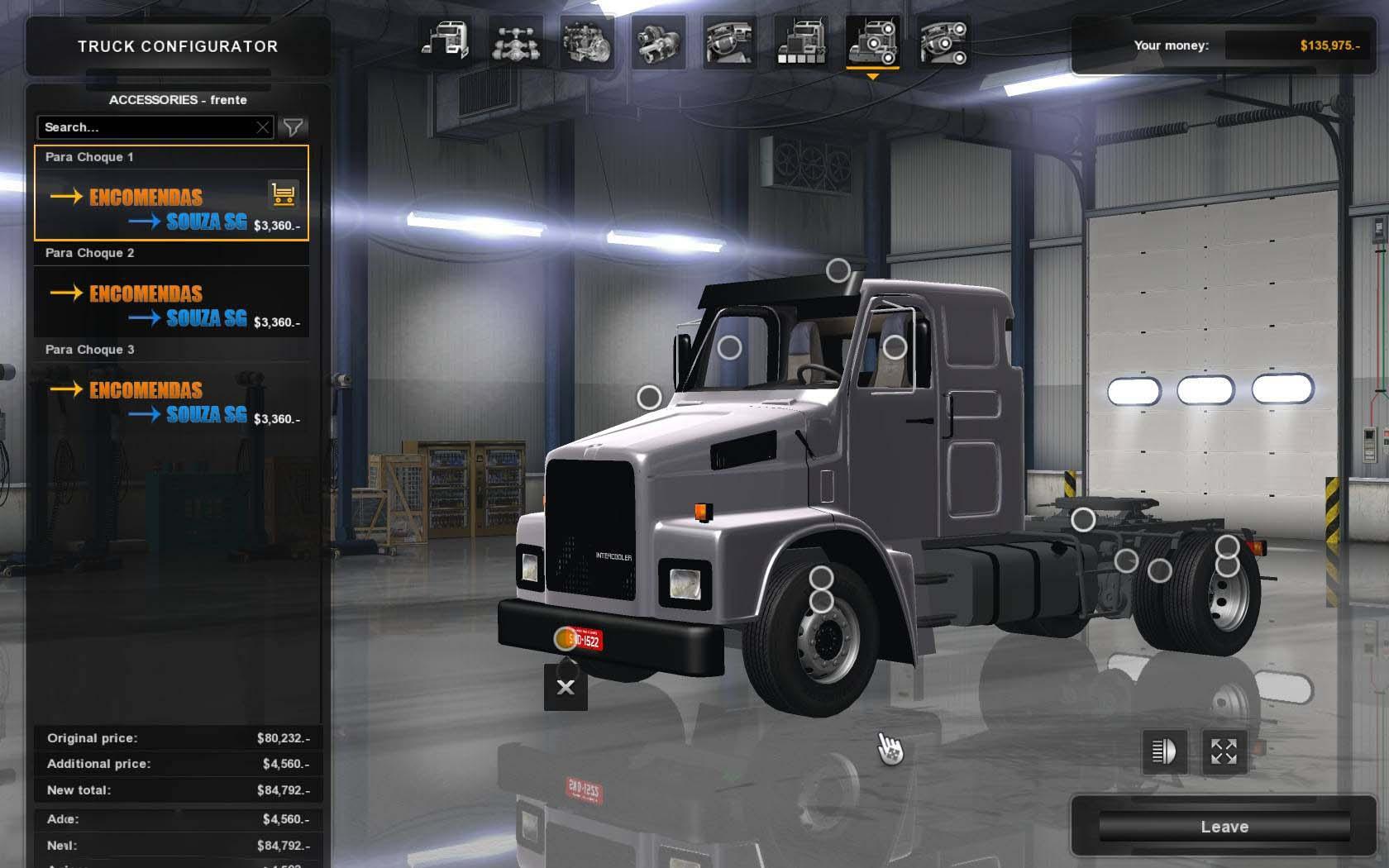Switch to the paint job tab
The image size is (1389, 868).
pyautogui.click(x=800, y=41)
